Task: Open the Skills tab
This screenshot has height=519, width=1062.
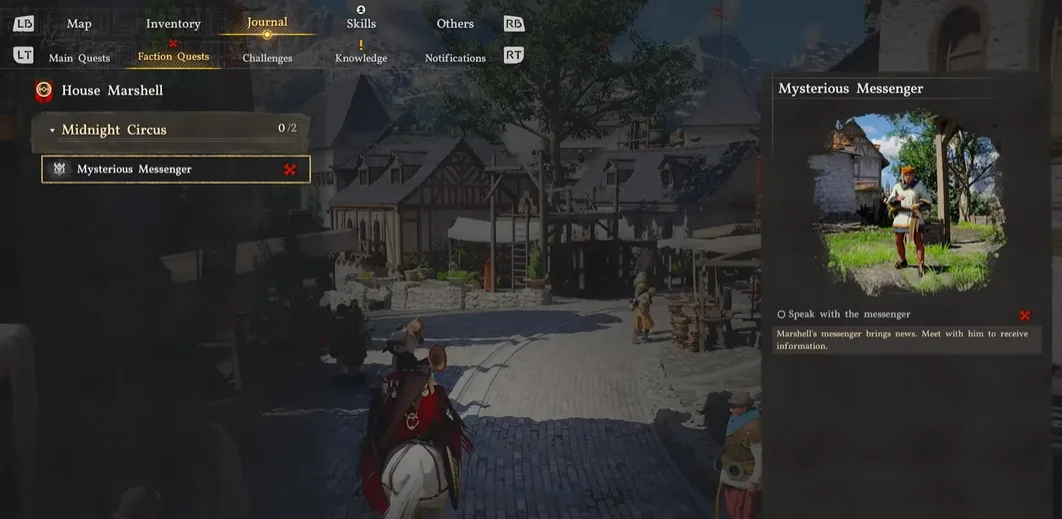Action: (x=361, y=24)
